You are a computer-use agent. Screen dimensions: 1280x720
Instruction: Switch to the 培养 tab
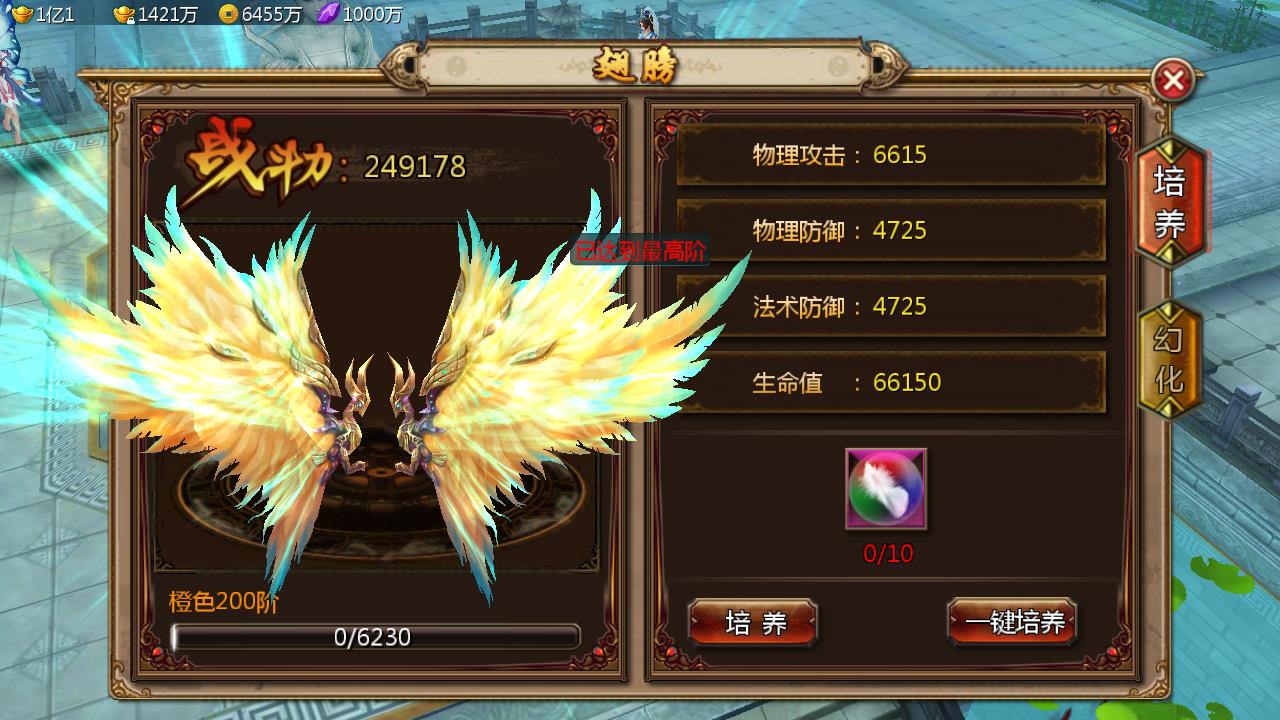(1169, 203)
